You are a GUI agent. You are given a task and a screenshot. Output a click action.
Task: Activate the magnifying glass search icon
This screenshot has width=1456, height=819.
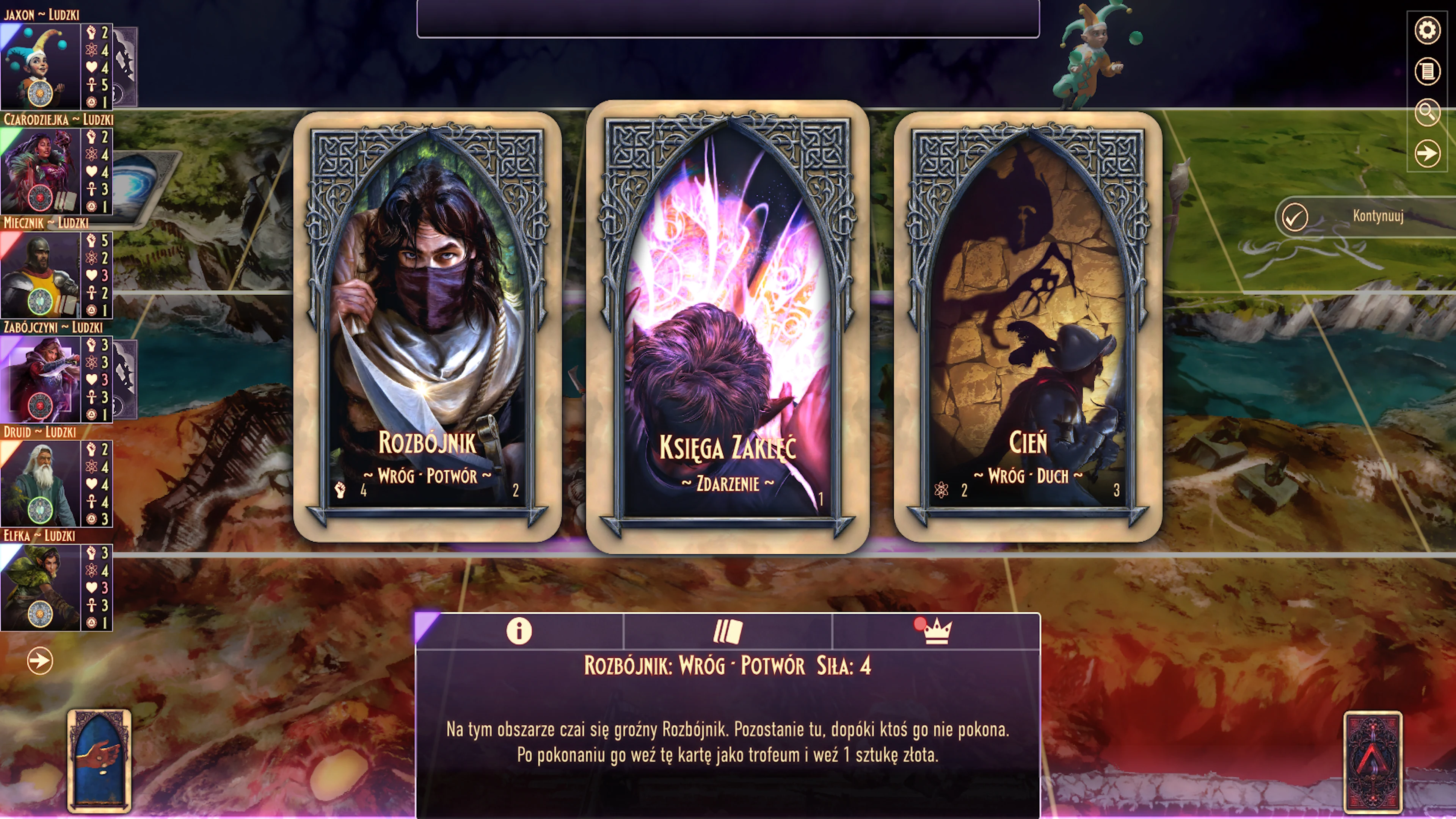coord(1427,113)
